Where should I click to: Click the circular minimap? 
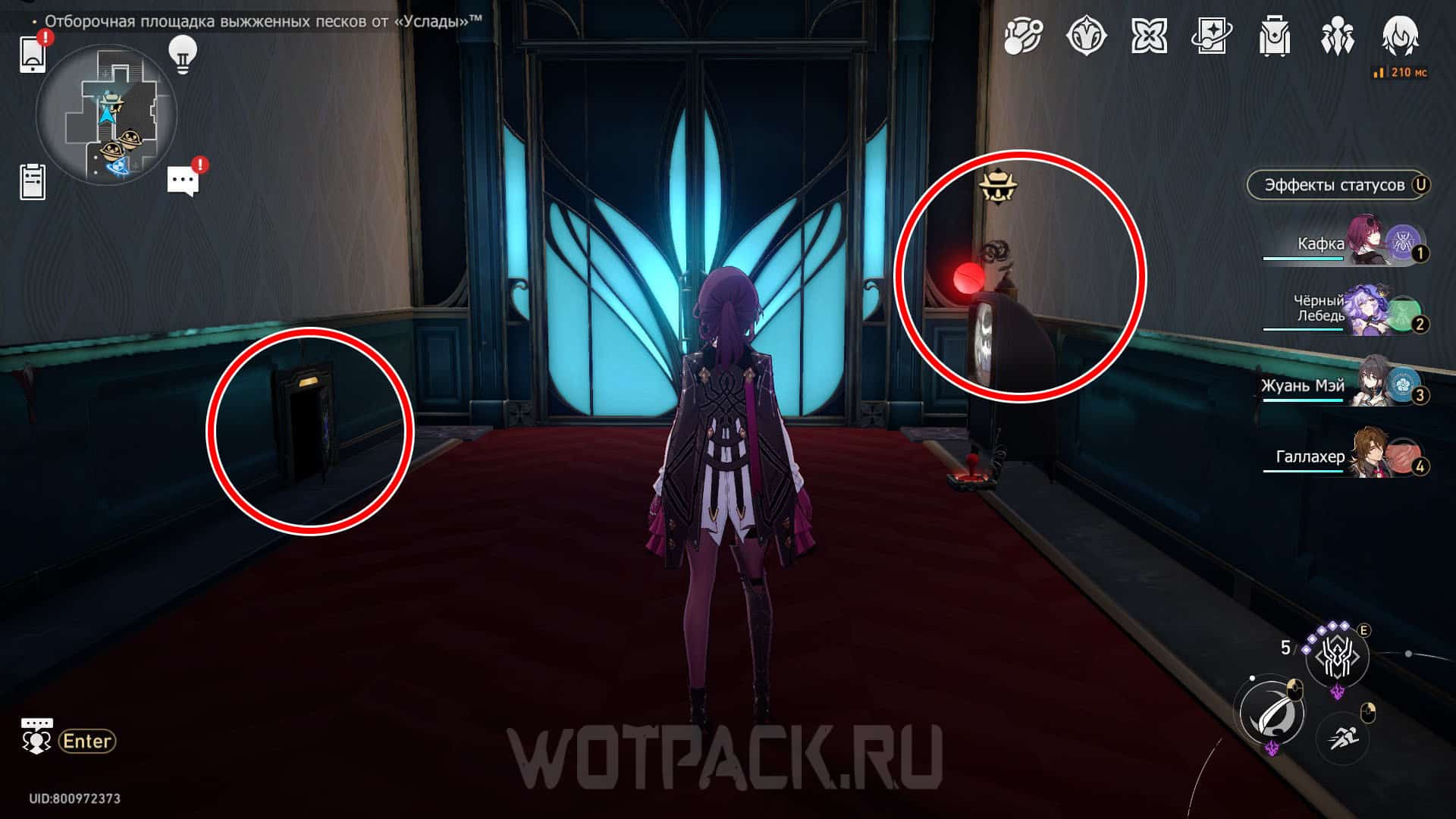coord(106,115)
